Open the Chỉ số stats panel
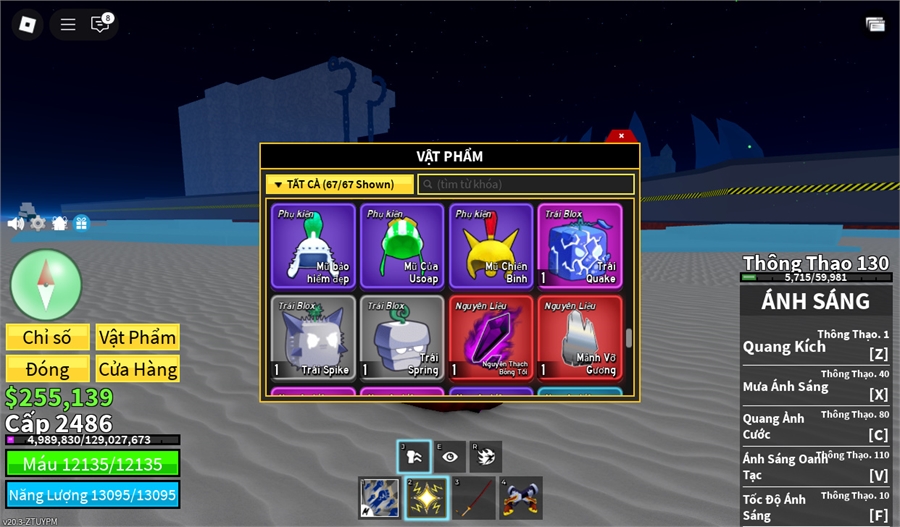900x527 pixels. tap(48, 338)
